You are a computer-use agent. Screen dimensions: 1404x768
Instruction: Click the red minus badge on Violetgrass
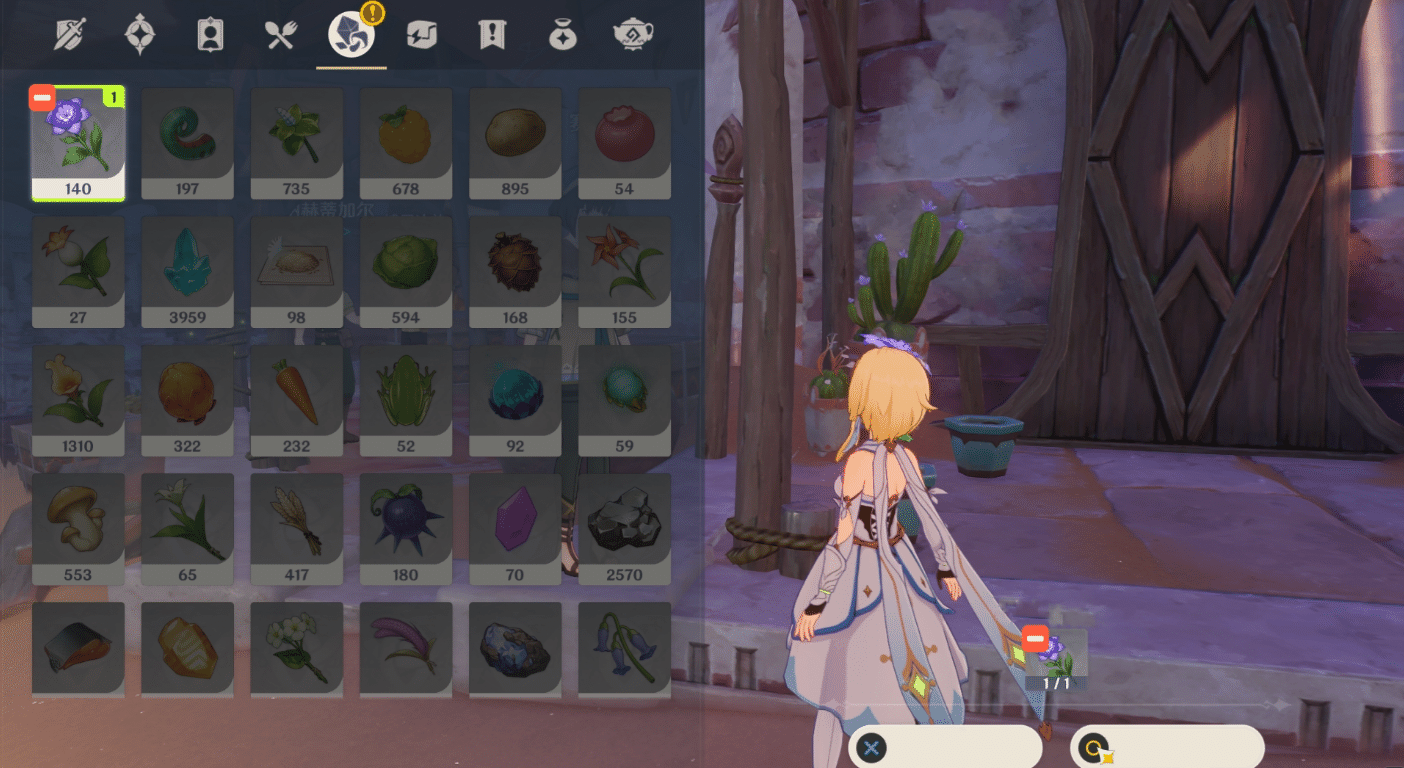[x=41, y=97]
